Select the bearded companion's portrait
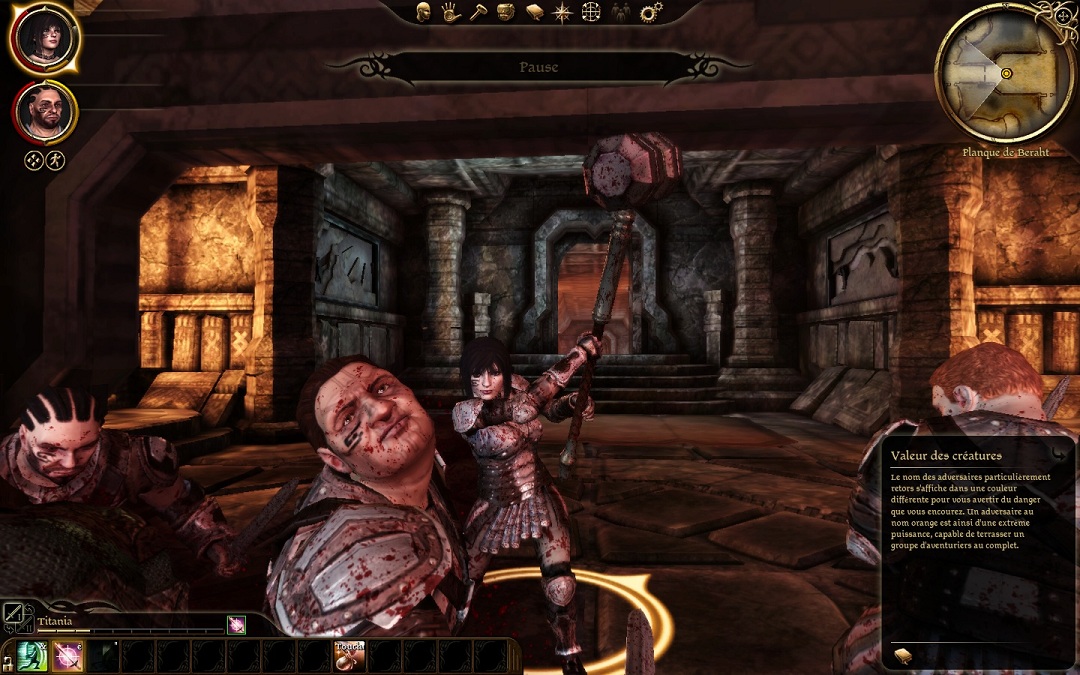The width and height of the screenshot is (1080, 675). click(x=45, y=111)
